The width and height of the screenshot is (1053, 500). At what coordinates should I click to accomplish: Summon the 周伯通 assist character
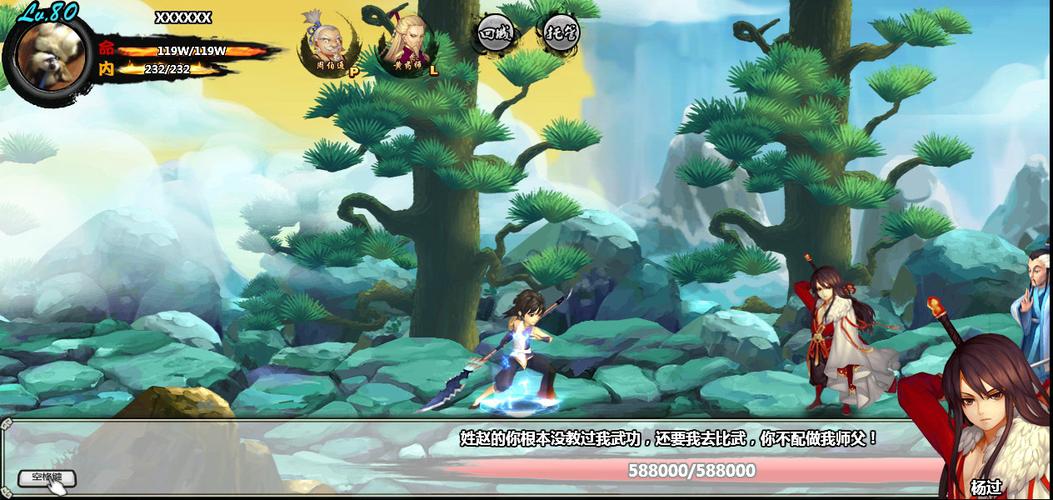click(328, 42)
